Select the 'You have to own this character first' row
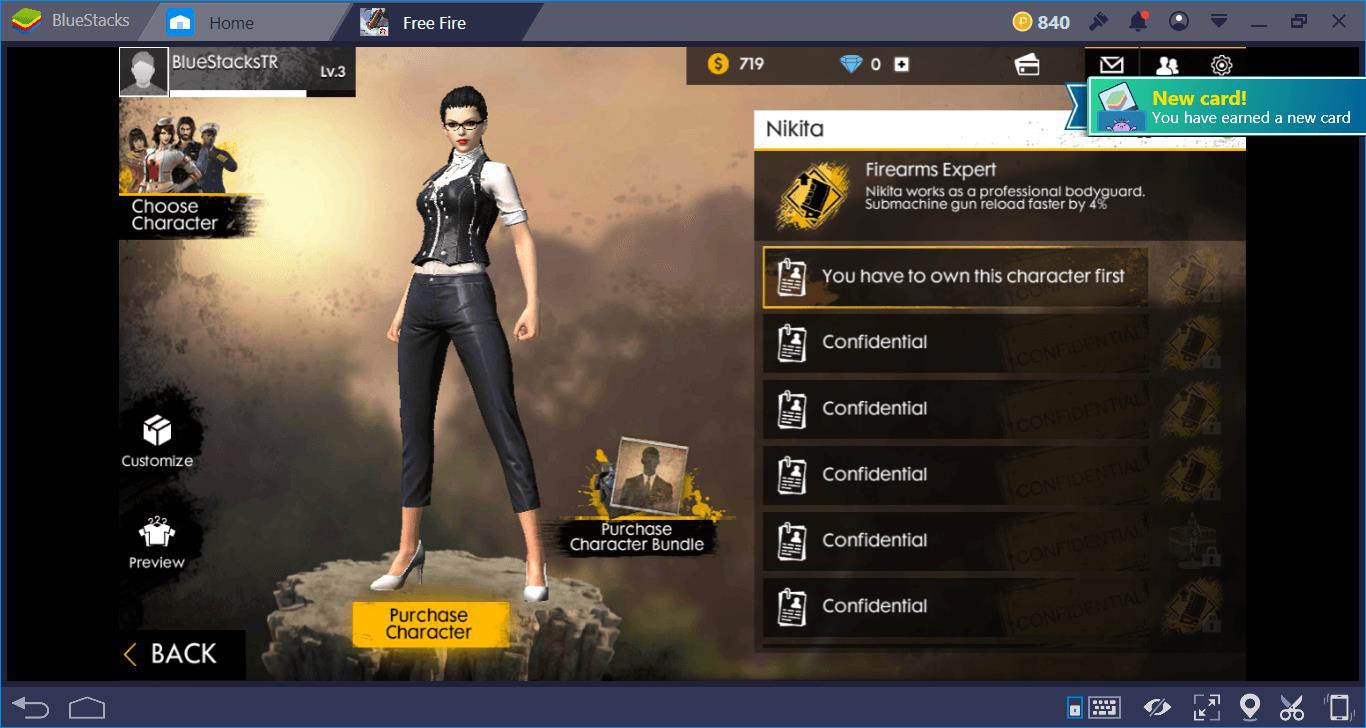The image size is (1366, 728). pos(955,277)
